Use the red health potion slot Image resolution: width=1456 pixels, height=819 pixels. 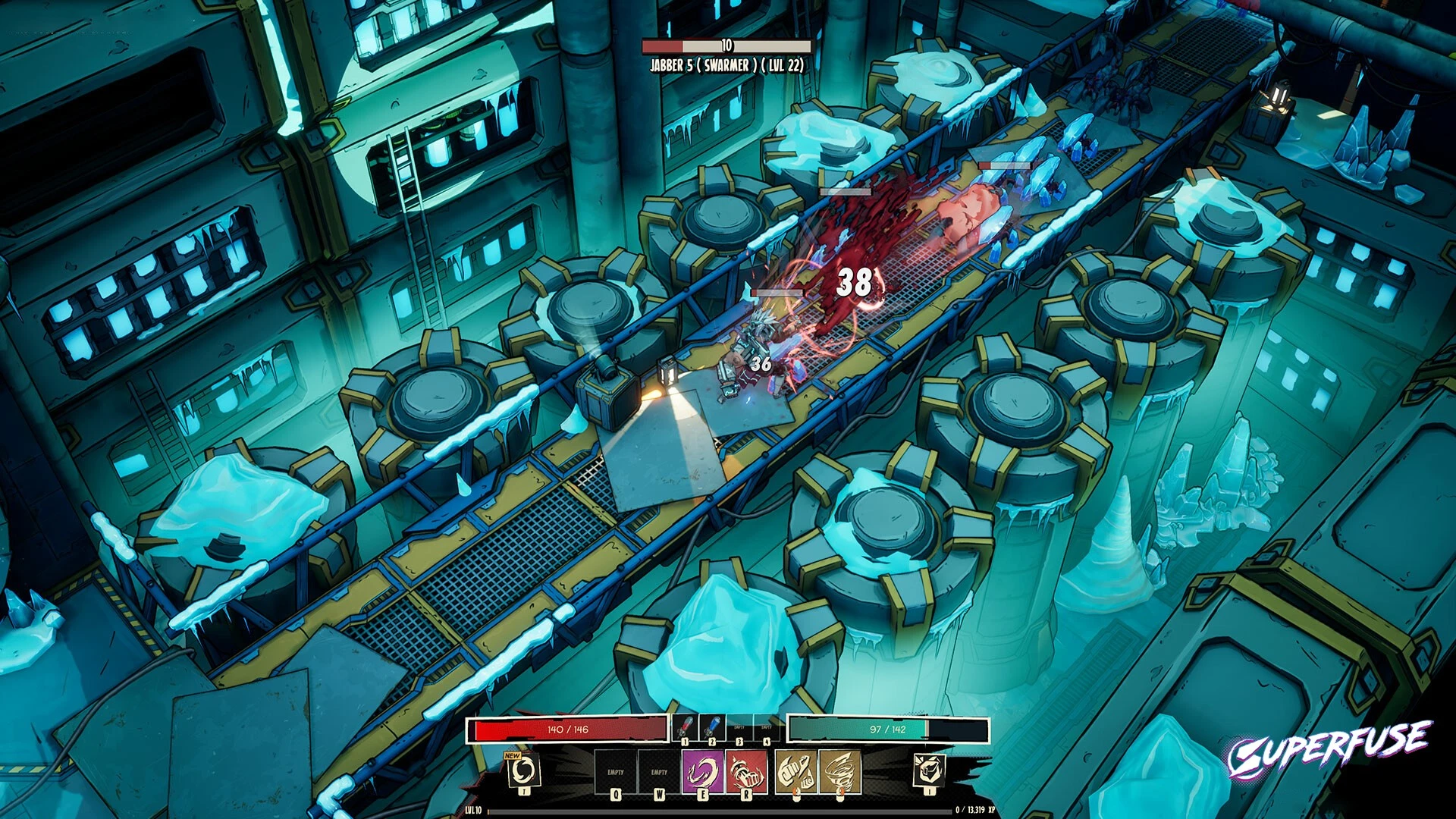click(685, 728)
